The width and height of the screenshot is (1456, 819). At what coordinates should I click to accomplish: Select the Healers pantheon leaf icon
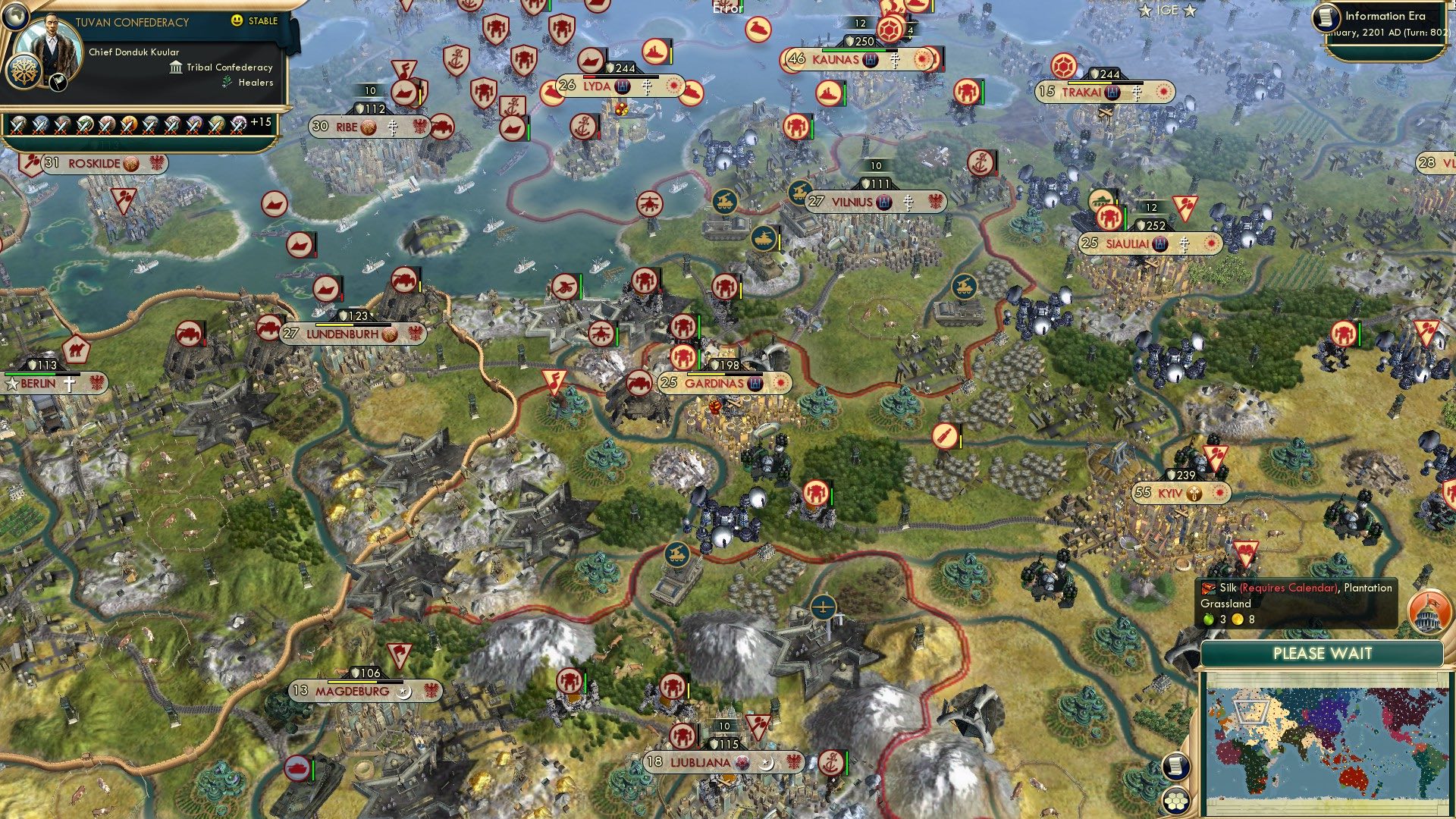point(227,83)
